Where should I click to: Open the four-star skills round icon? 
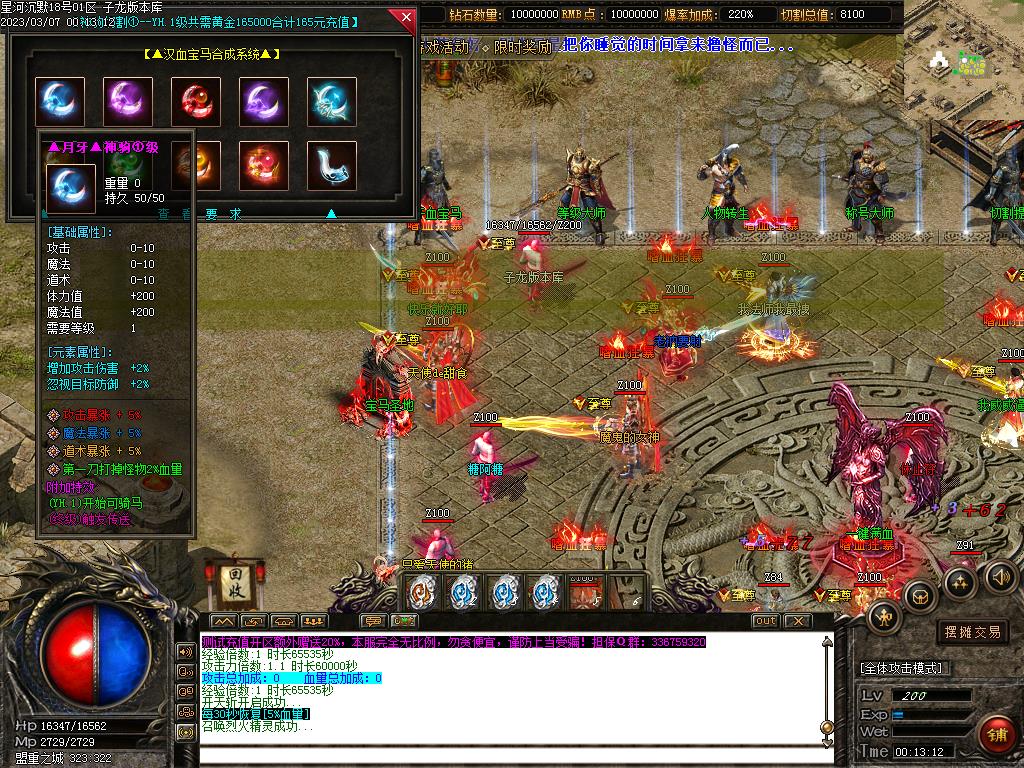point(961,582)
